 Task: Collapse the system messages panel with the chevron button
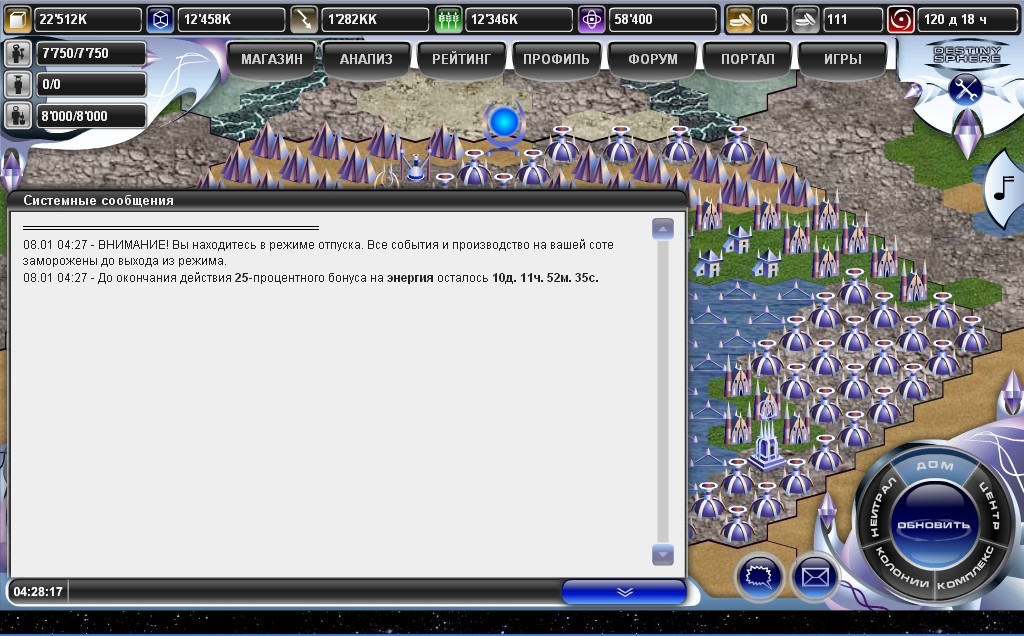[x=624, y=591]
